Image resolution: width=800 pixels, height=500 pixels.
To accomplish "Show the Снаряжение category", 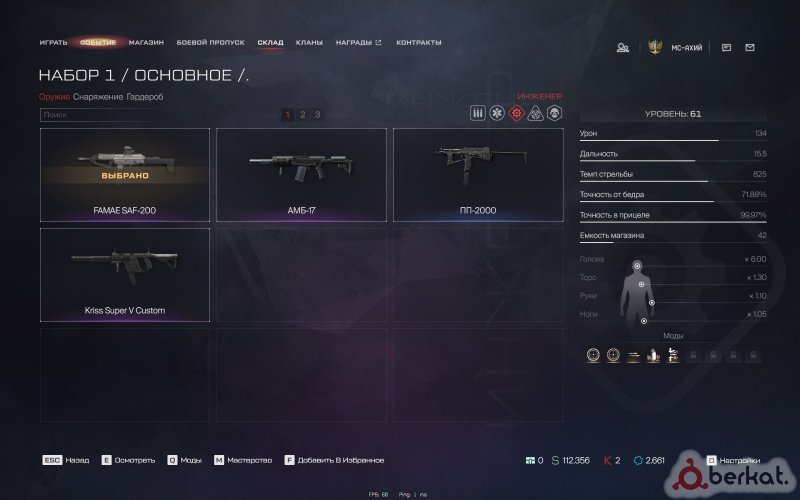I will pos(98,96).
